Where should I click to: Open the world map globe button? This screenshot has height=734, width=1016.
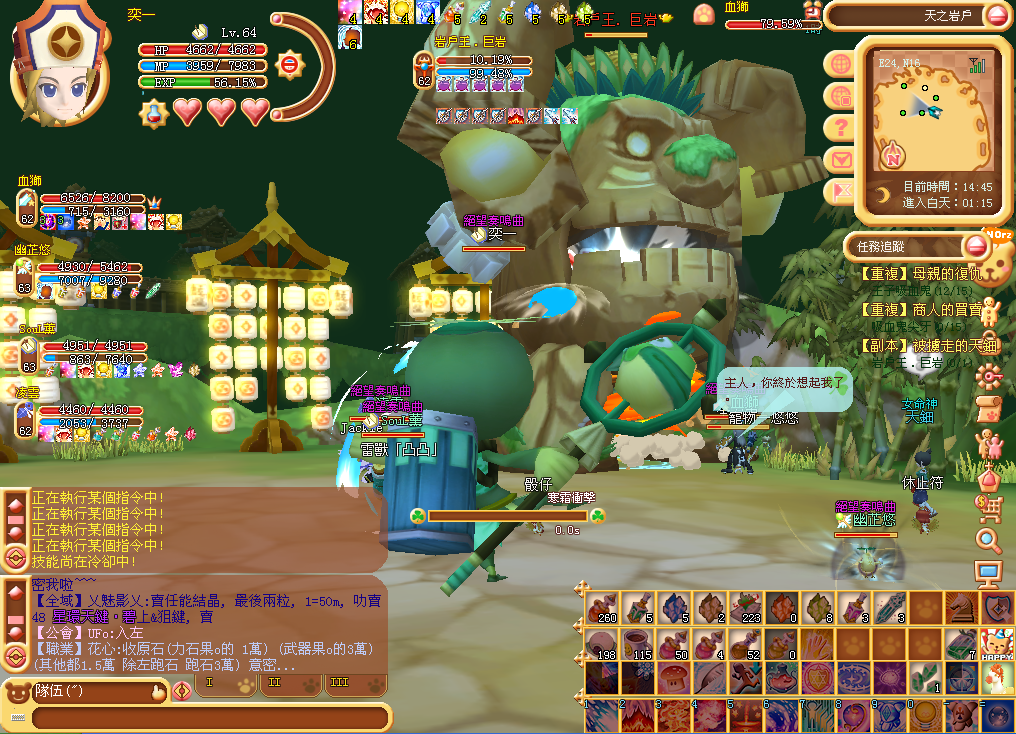pos(841,63)
